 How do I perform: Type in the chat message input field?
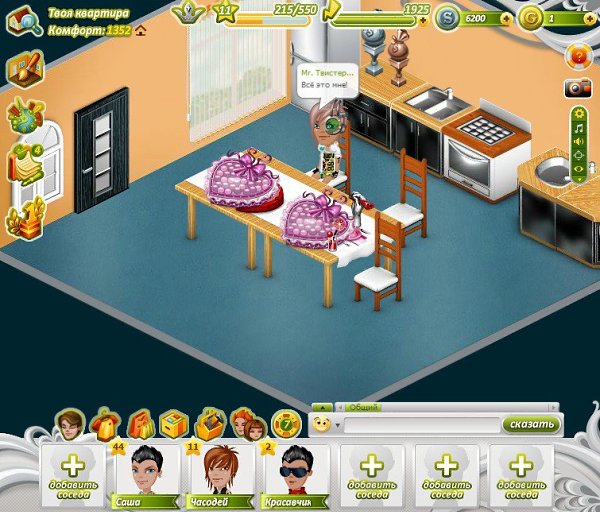(x=419, y=425)
